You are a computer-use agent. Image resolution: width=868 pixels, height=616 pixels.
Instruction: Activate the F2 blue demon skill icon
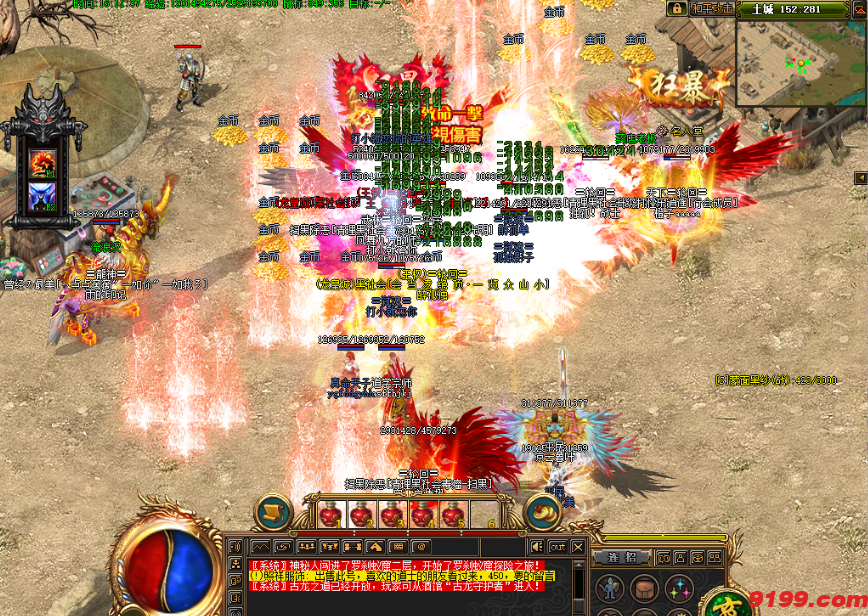tap(42, 194)
